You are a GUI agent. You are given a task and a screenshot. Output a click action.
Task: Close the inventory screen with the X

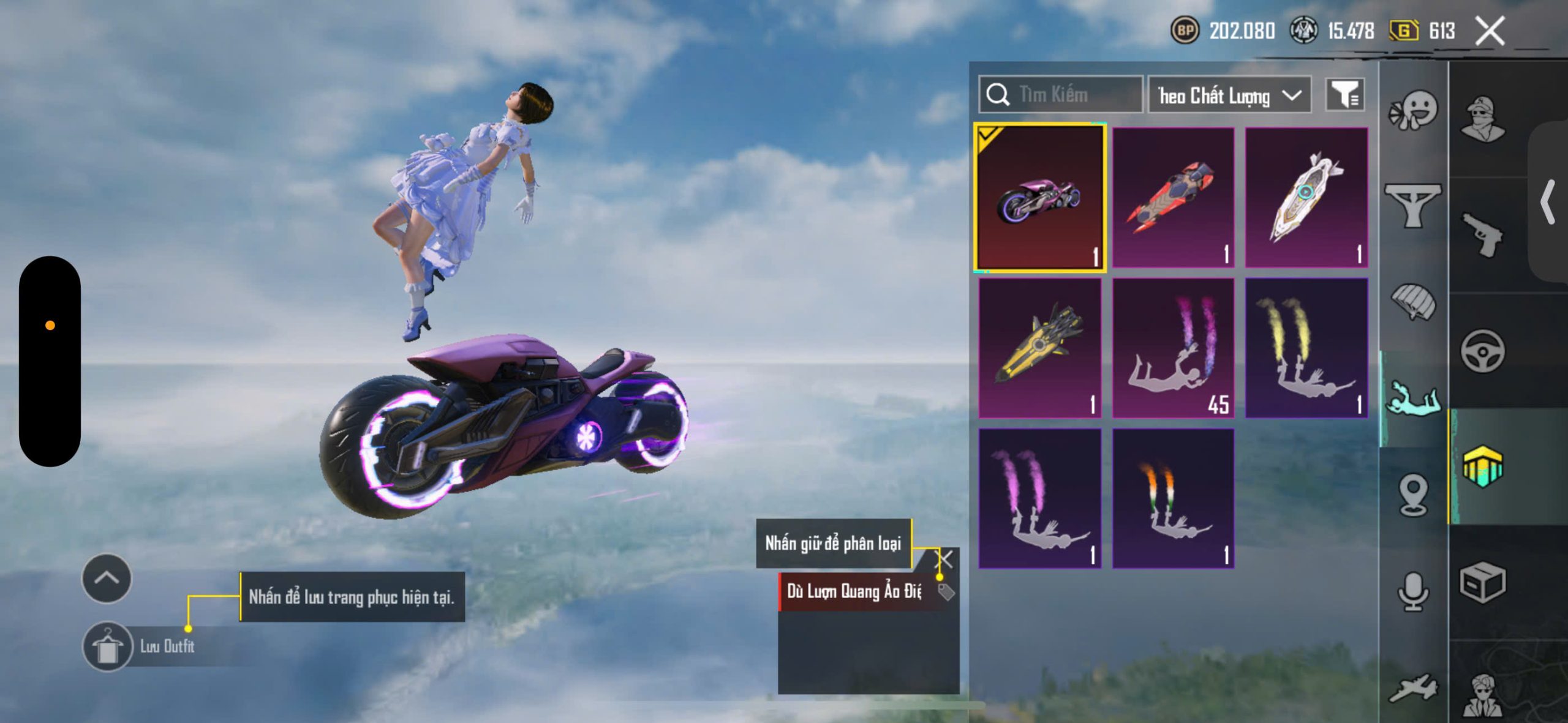pos(1490,31)
